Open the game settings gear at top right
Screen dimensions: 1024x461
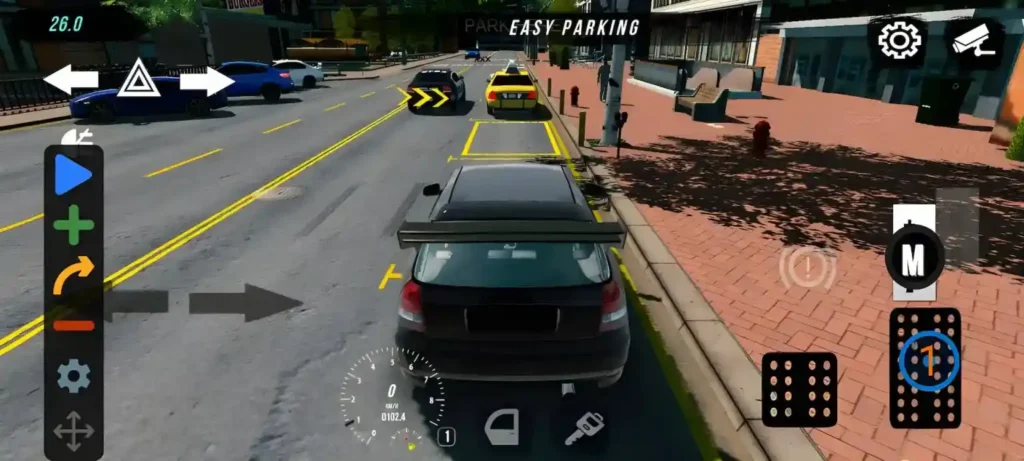pos(898,40)
